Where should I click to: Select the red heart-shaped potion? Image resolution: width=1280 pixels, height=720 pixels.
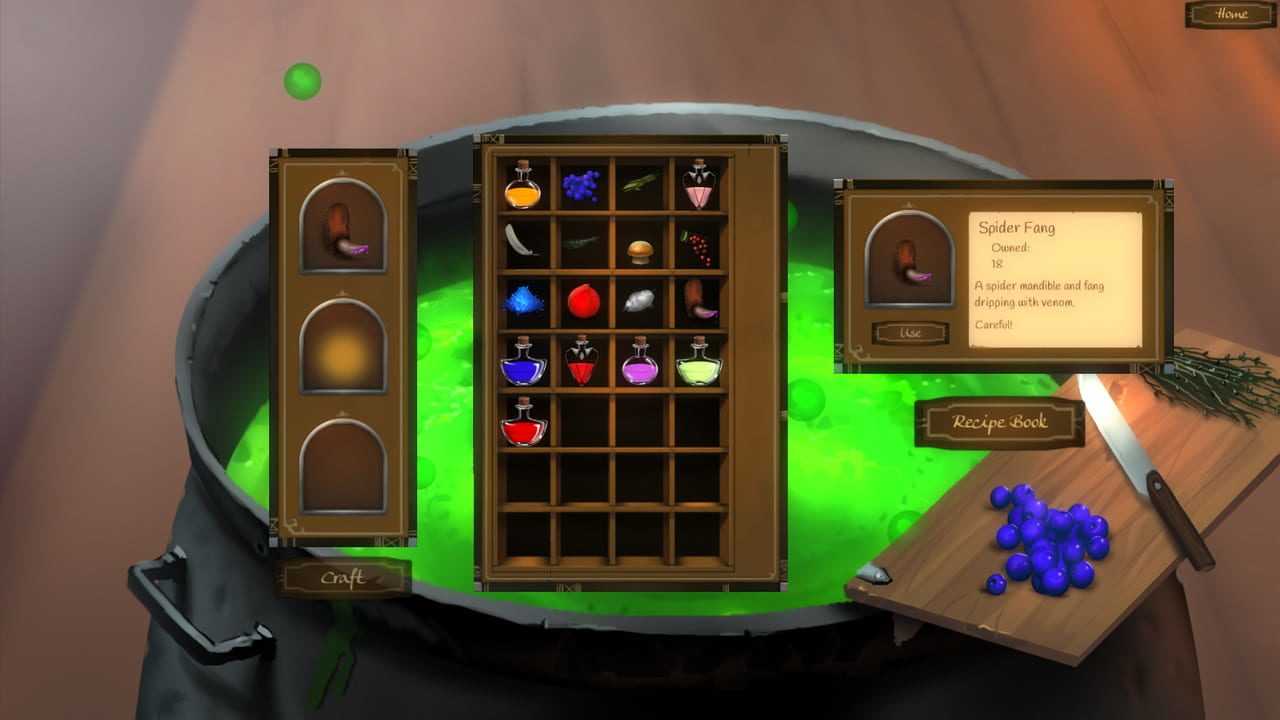tap(582, 362)
